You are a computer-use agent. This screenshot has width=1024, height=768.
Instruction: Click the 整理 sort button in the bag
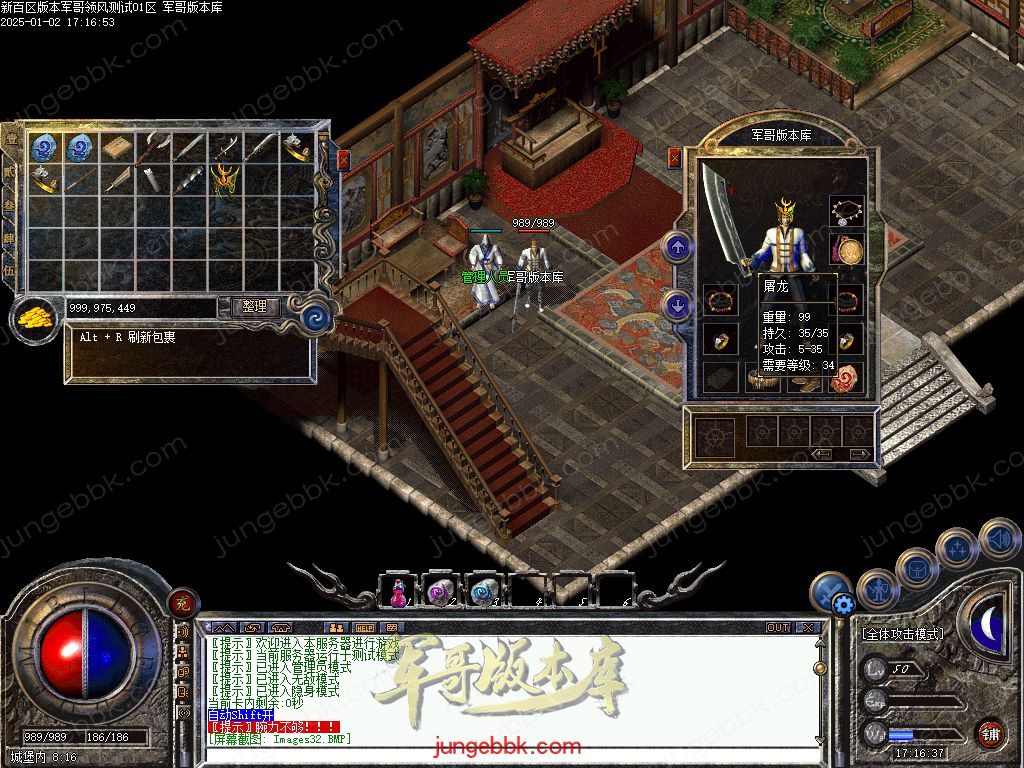255,307
